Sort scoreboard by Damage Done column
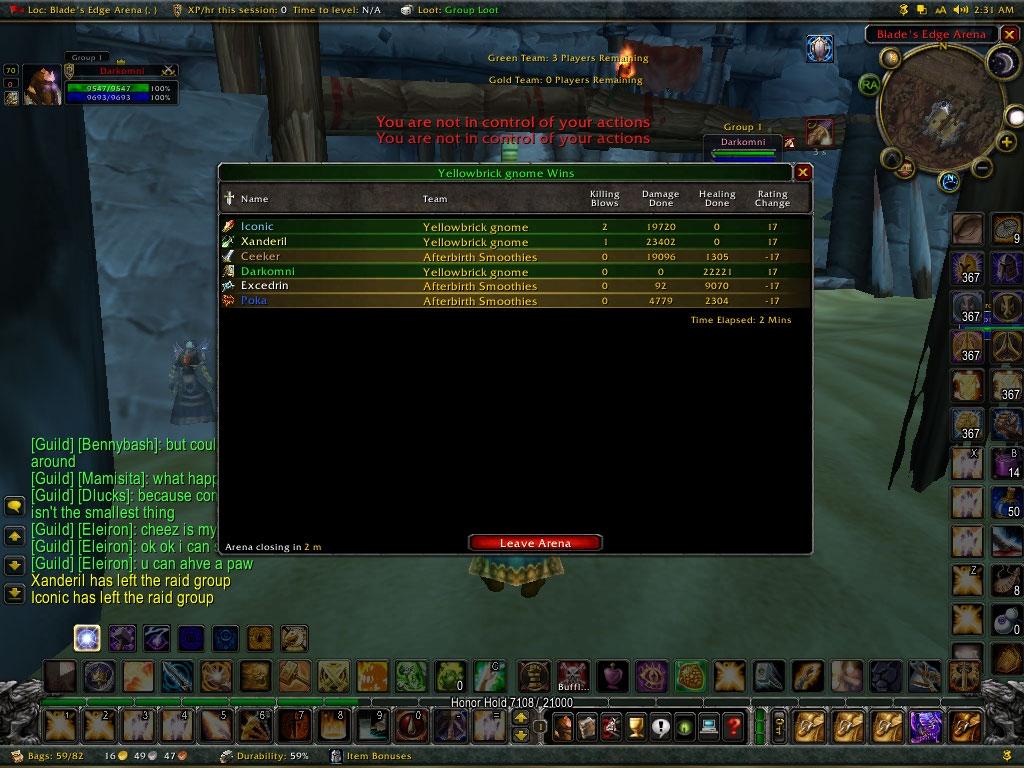The width and height of the screenshot is (1024, 768). [x=660, y=198]
